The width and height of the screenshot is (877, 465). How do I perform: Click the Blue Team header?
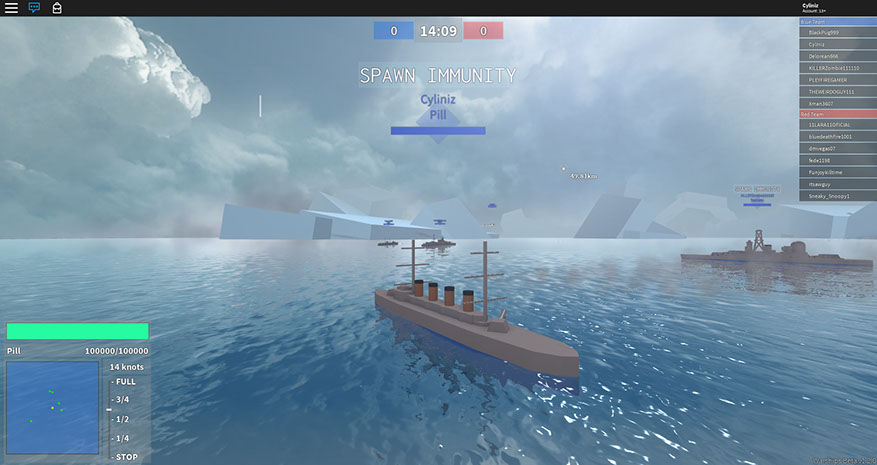[x=836, y=21]
